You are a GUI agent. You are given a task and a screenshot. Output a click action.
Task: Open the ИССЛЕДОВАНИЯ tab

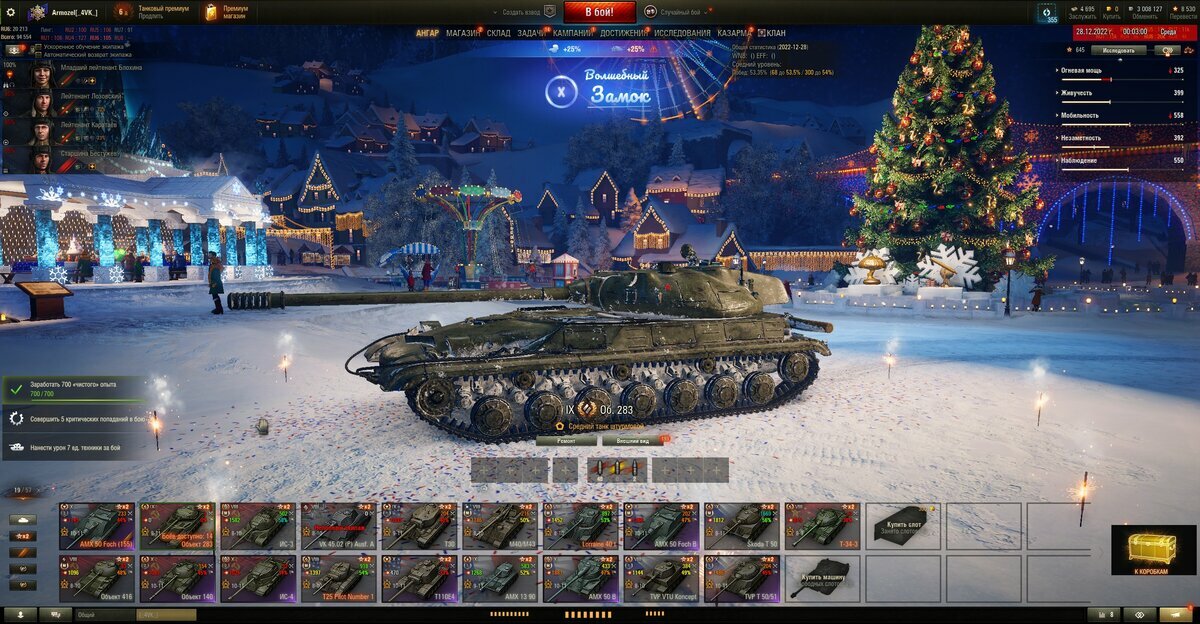(683, 33)
